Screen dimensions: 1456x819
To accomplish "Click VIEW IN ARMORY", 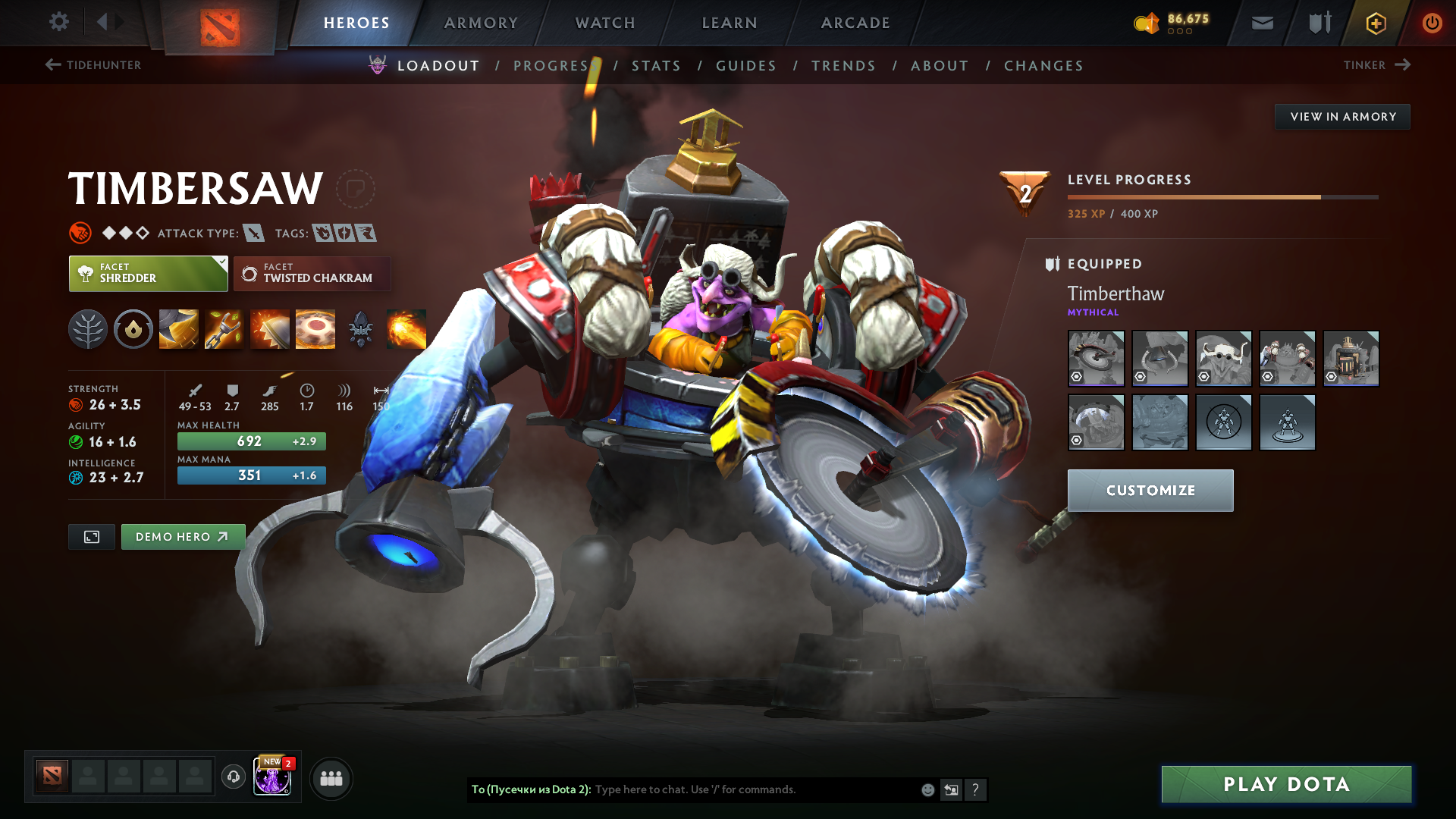I will (x=1341, y=116).
